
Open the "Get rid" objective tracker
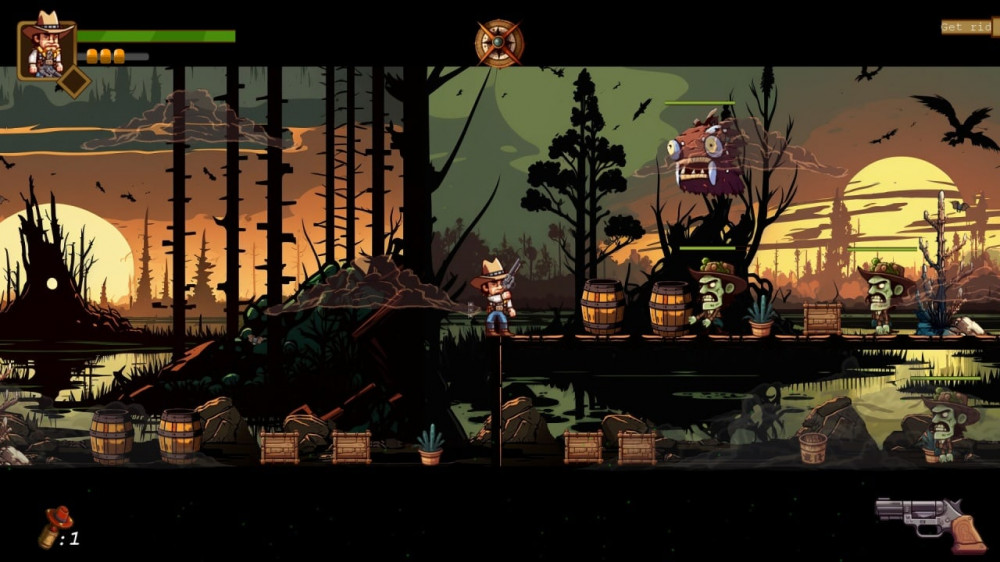click(x=967, y=27)
